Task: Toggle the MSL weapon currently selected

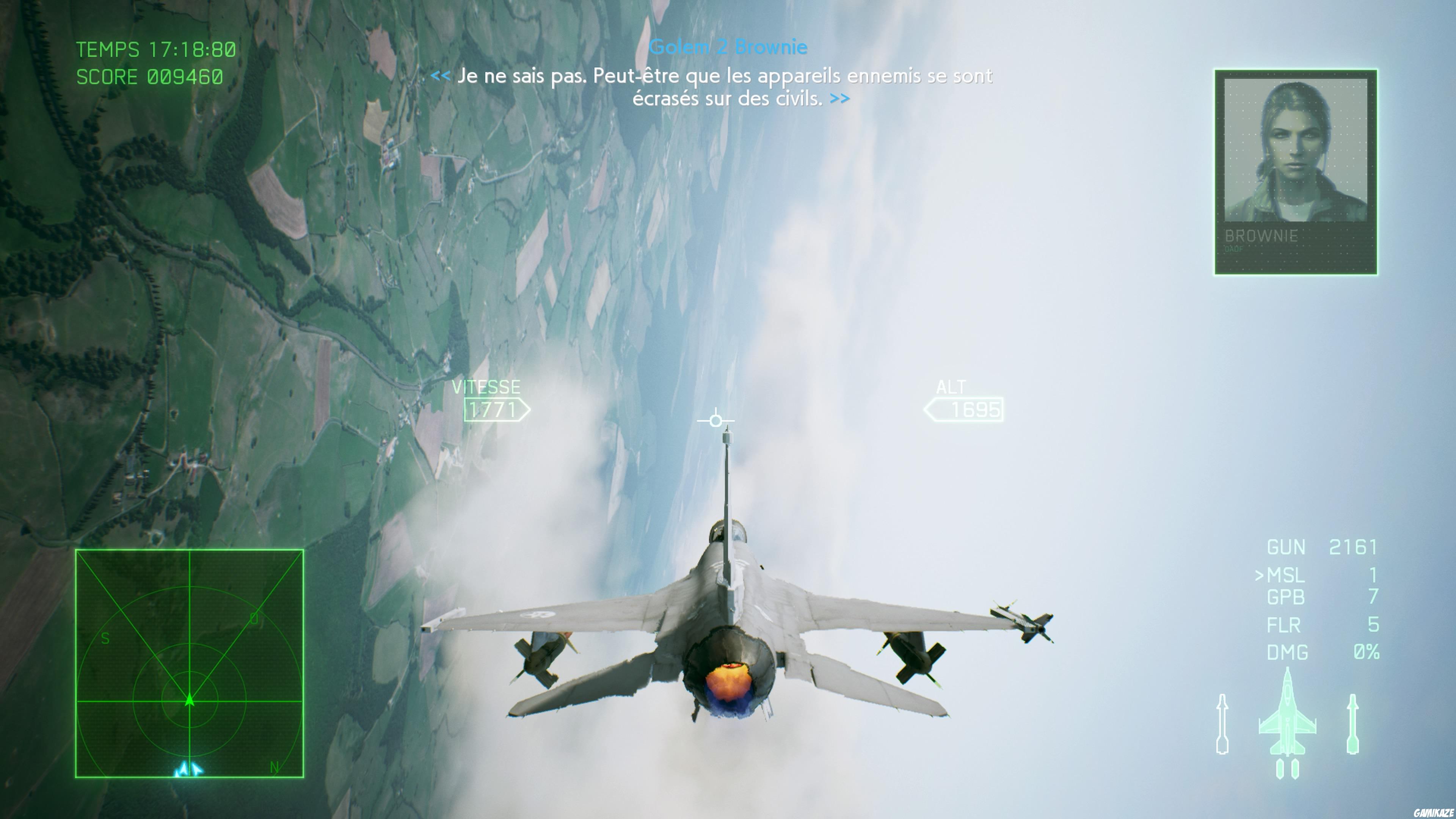Action: pyautogui.click(x=1286, y=576)
